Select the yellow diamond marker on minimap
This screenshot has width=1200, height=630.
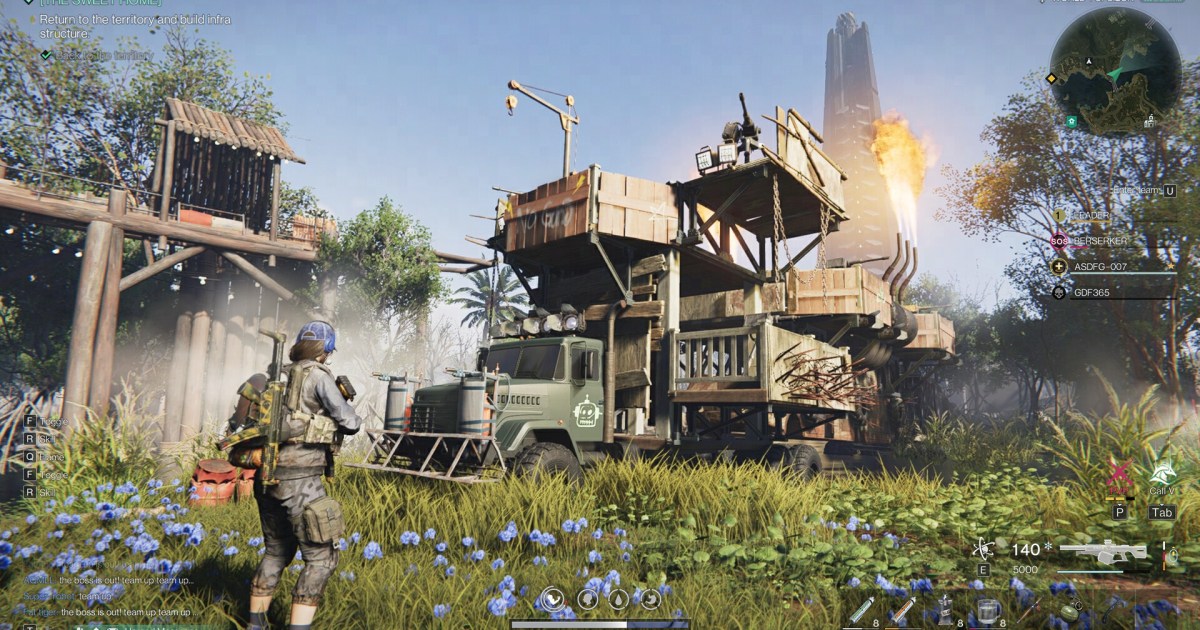[x=1052, y=78]
